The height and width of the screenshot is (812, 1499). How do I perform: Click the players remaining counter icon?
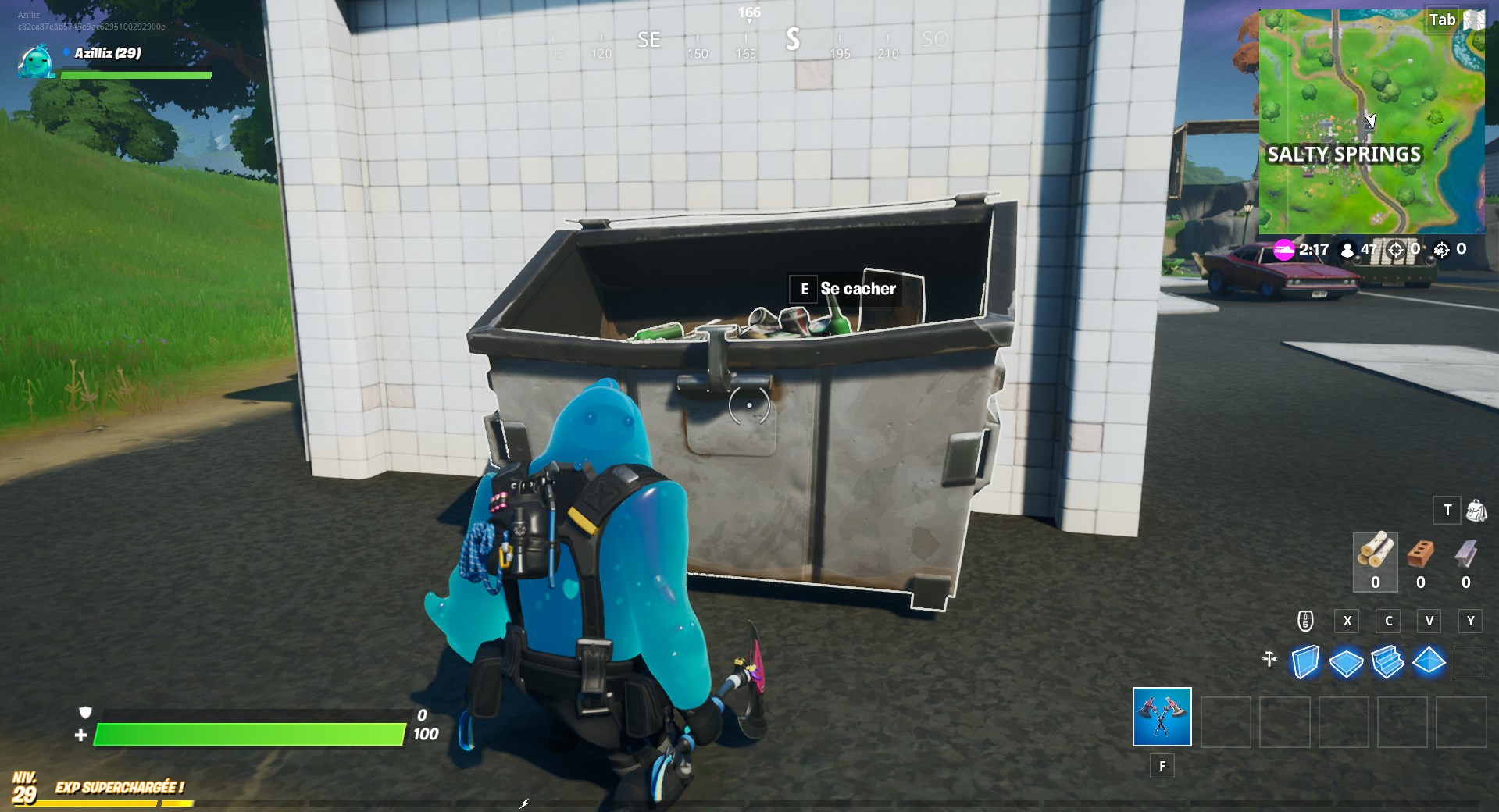click(x=1346, y=251)
